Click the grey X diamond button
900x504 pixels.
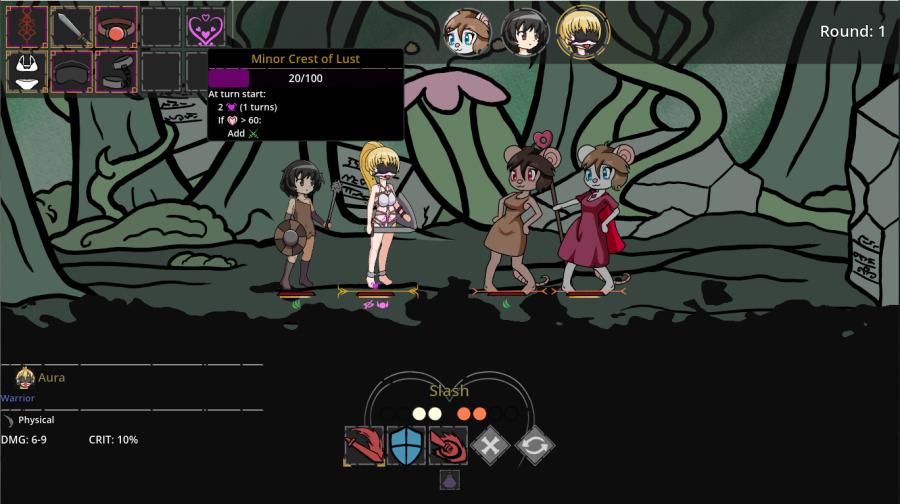point(492,445)
